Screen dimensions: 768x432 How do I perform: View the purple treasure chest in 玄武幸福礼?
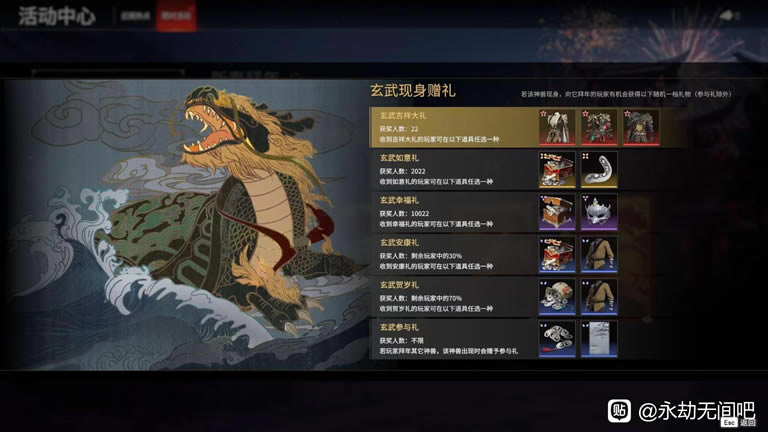tap(557, 212)
